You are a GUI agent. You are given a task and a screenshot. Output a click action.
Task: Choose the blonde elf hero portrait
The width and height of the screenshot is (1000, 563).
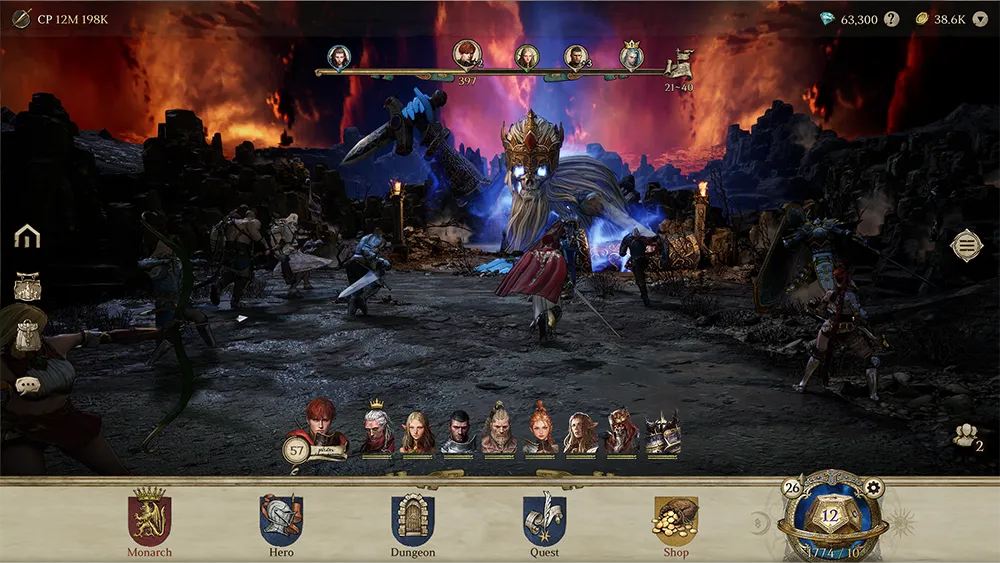click(x=417, y=433)
